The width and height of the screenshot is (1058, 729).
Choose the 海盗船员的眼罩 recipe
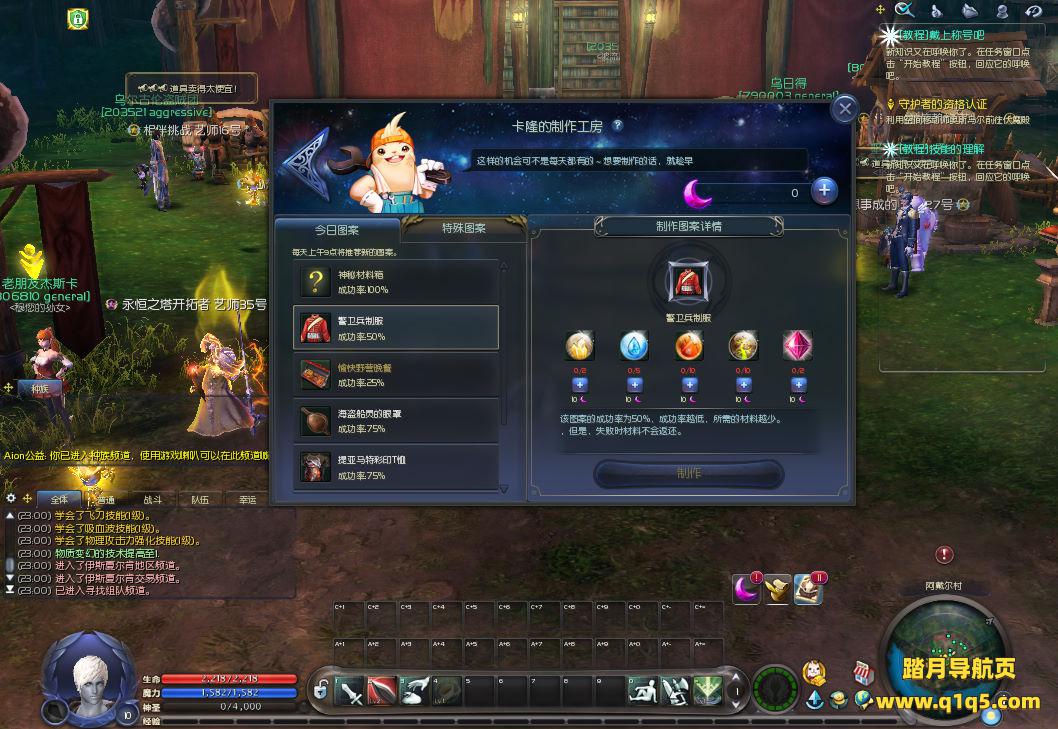click(396, 421)
